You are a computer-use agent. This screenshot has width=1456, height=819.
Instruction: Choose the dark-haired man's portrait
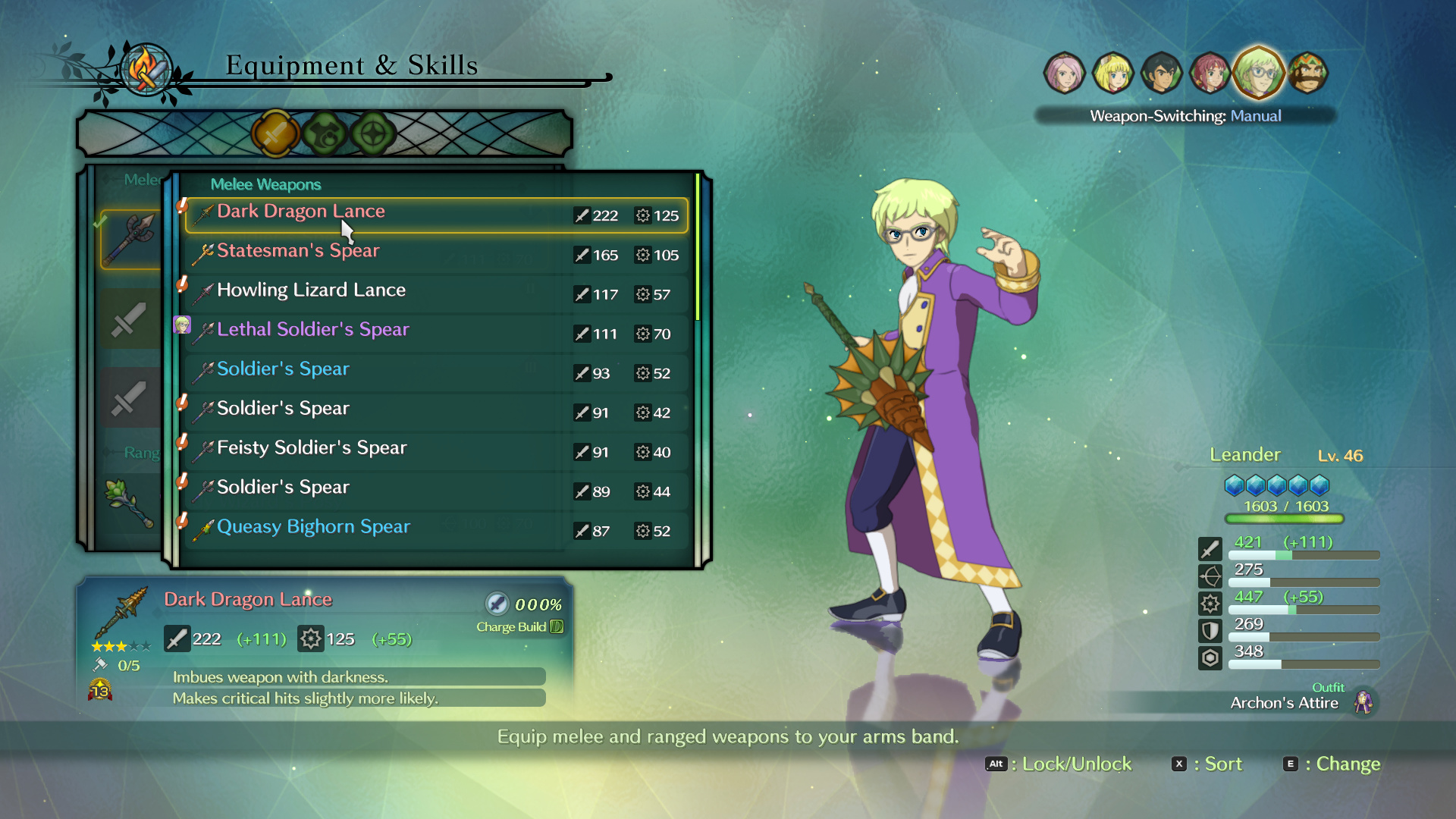pyautogui.click(x=1161, y=74)
